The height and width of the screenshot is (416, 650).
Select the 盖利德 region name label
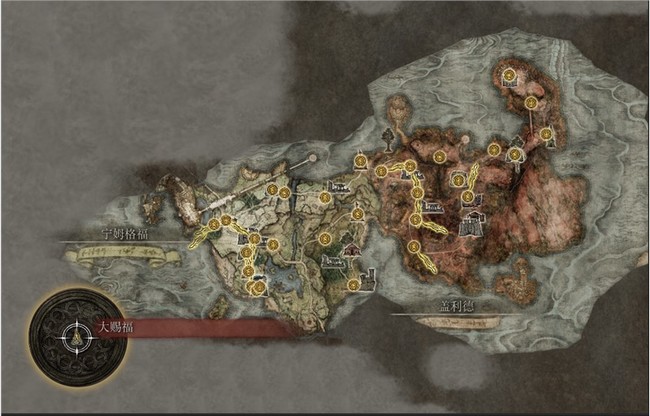point(458,306)
